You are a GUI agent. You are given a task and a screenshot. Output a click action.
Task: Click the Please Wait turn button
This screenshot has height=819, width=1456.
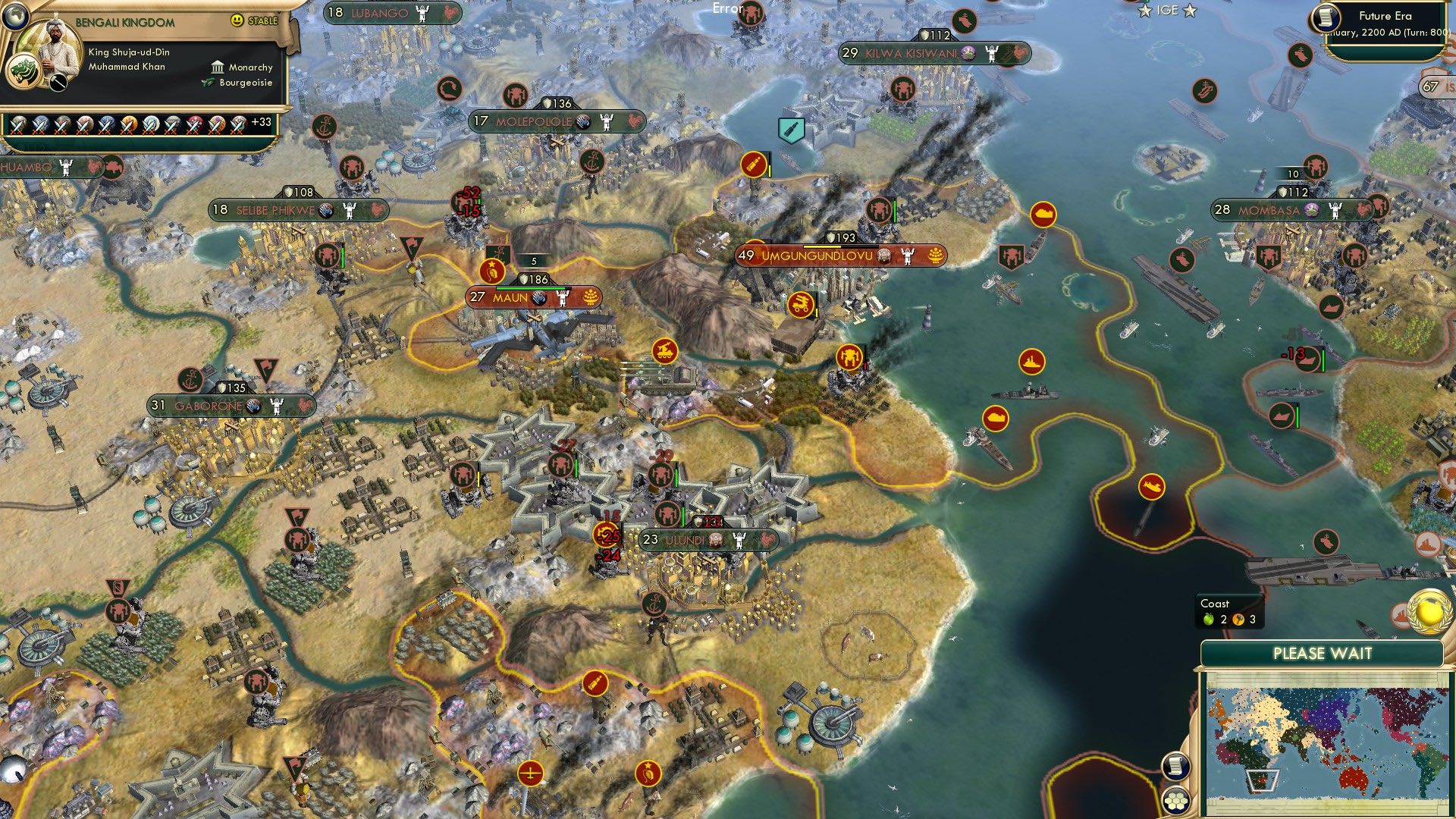[x=1322, y=654]
